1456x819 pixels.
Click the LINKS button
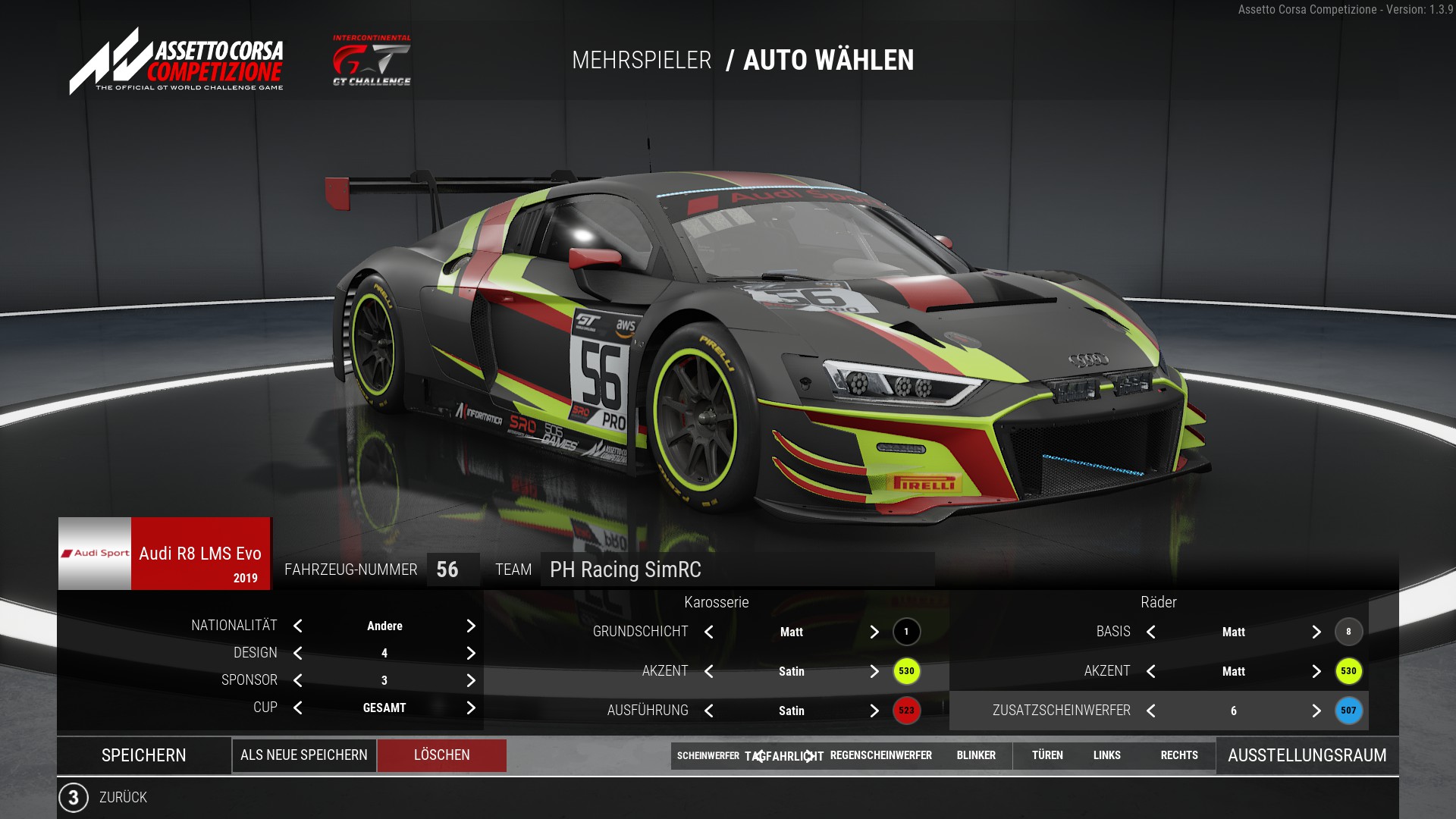(x=1106, y=755)
